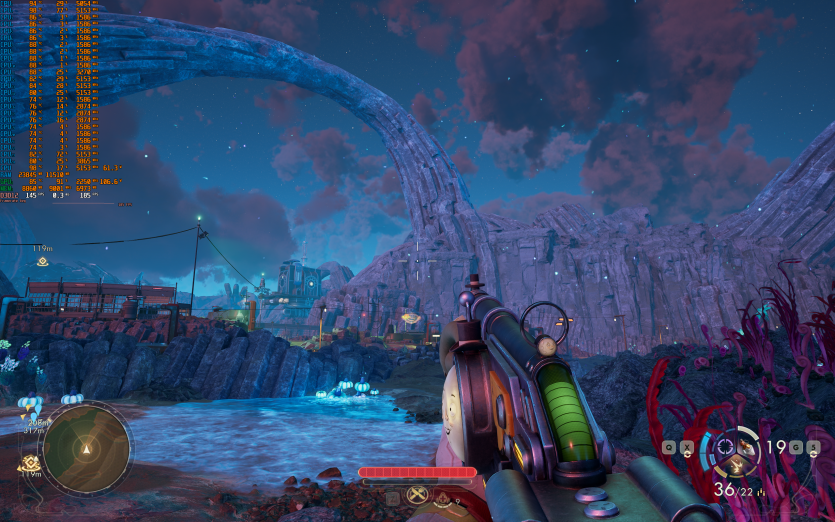The width and height of the screenshot is (835, 522).
Task: Select the gold quest marker beside the minimap
Action: [28, 462]
